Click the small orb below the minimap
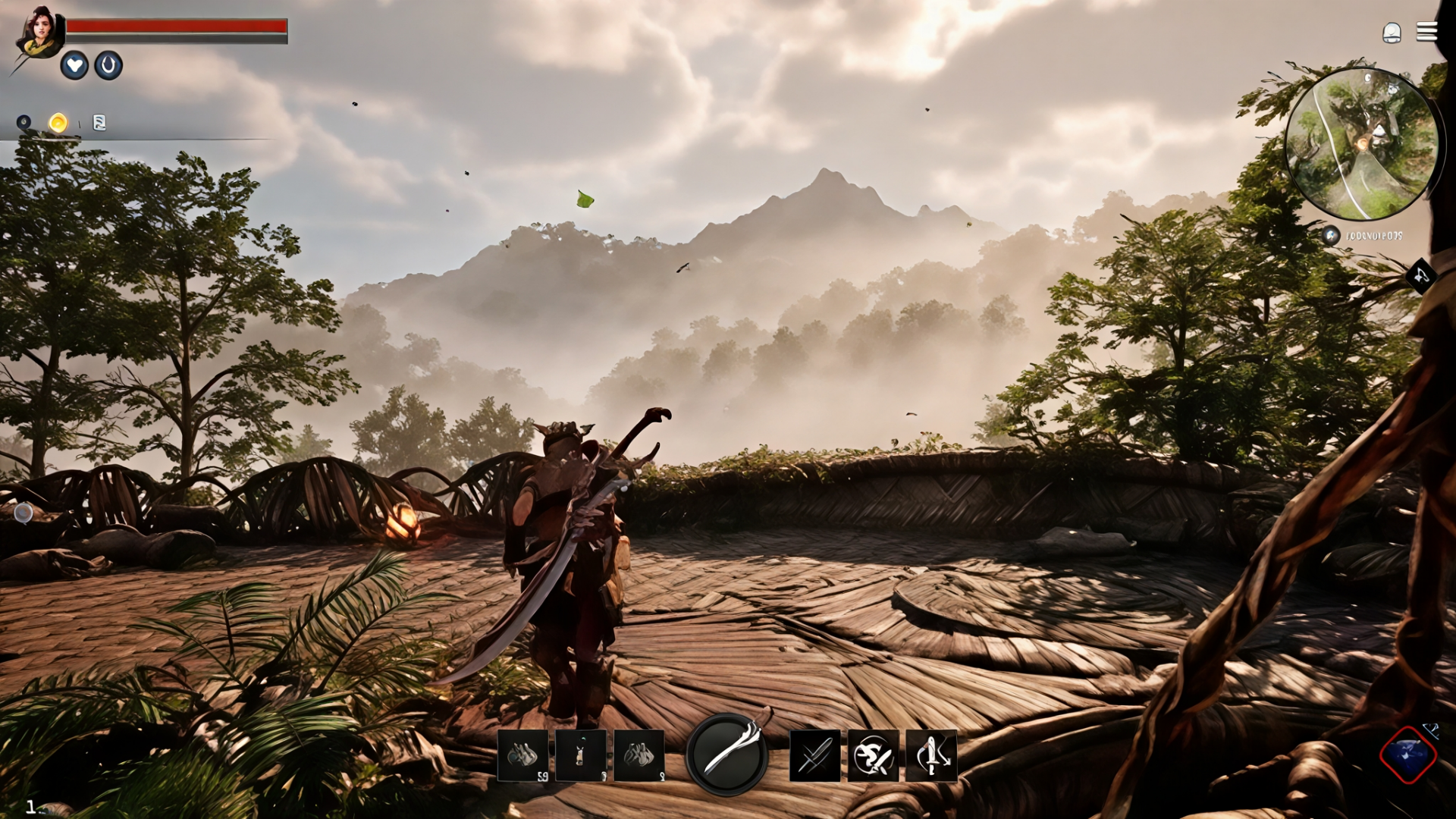 [x=1331, y=236]
